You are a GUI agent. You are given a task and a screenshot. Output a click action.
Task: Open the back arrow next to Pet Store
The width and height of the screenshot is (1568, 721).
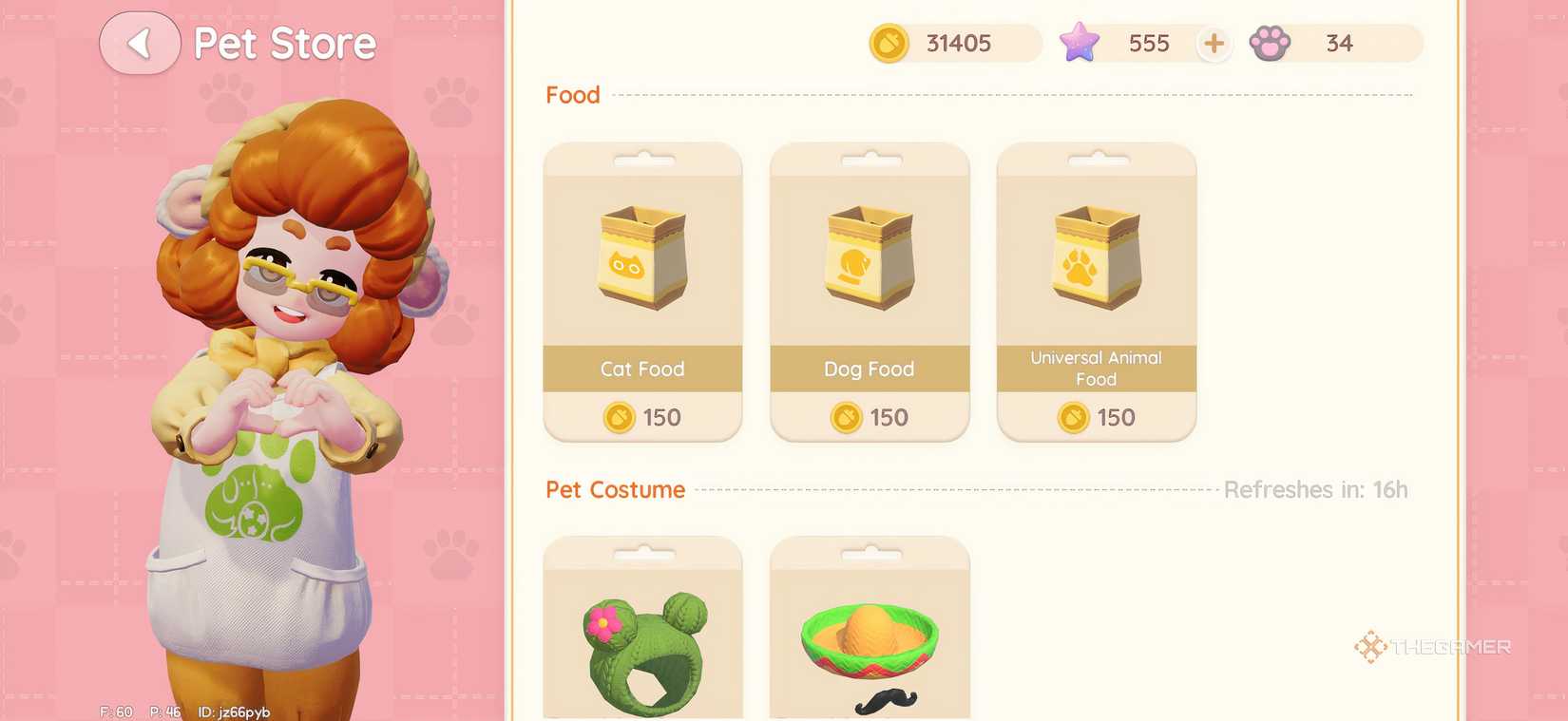(x=139, y=43)
